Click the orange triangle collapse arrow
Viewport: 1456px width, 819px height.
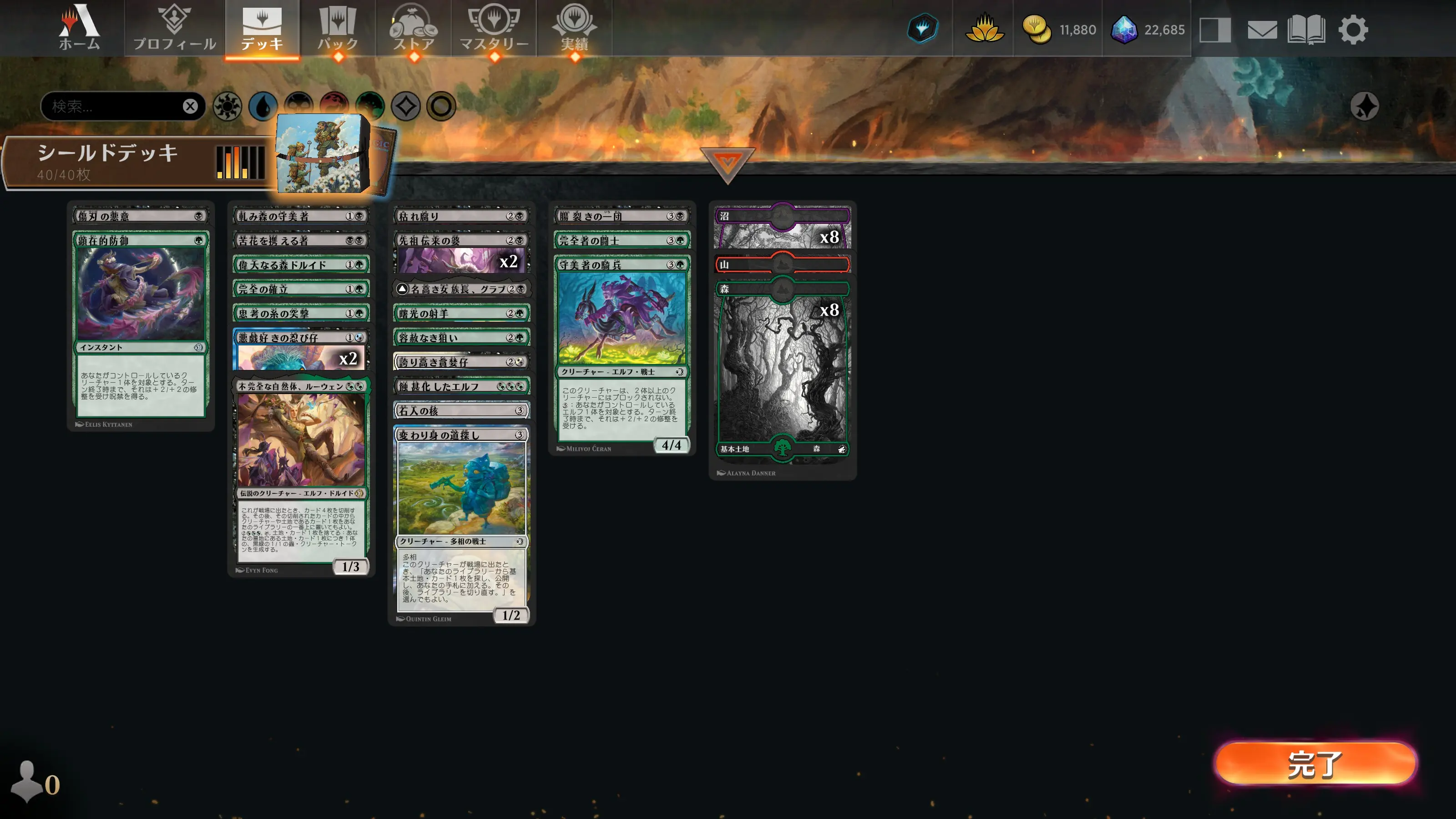pos(727,164)
